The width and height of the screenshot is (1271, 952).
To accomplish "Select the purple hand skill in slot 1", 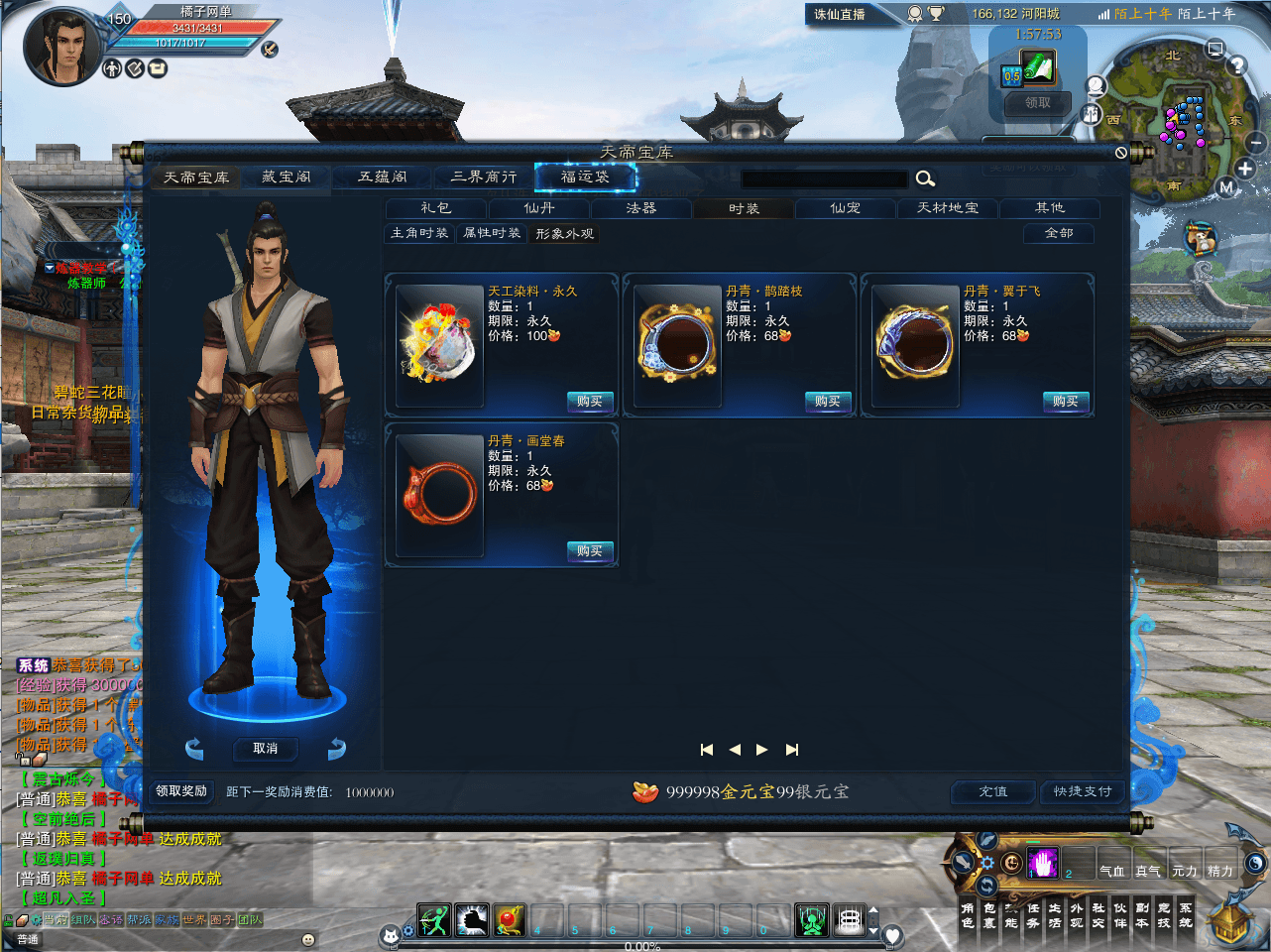I will point(1043,862).
